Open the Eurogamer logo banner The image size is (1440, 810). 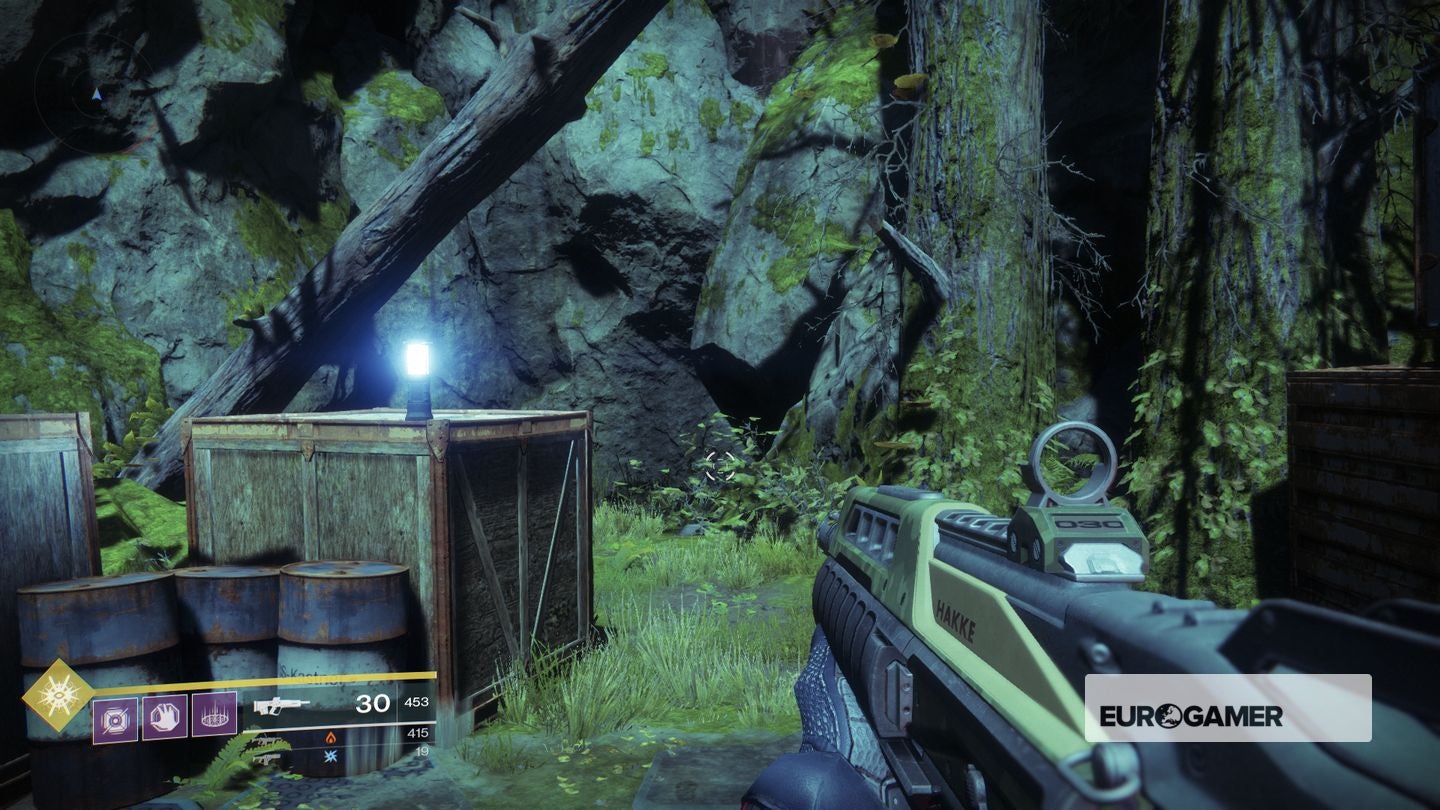(1230, 710)
